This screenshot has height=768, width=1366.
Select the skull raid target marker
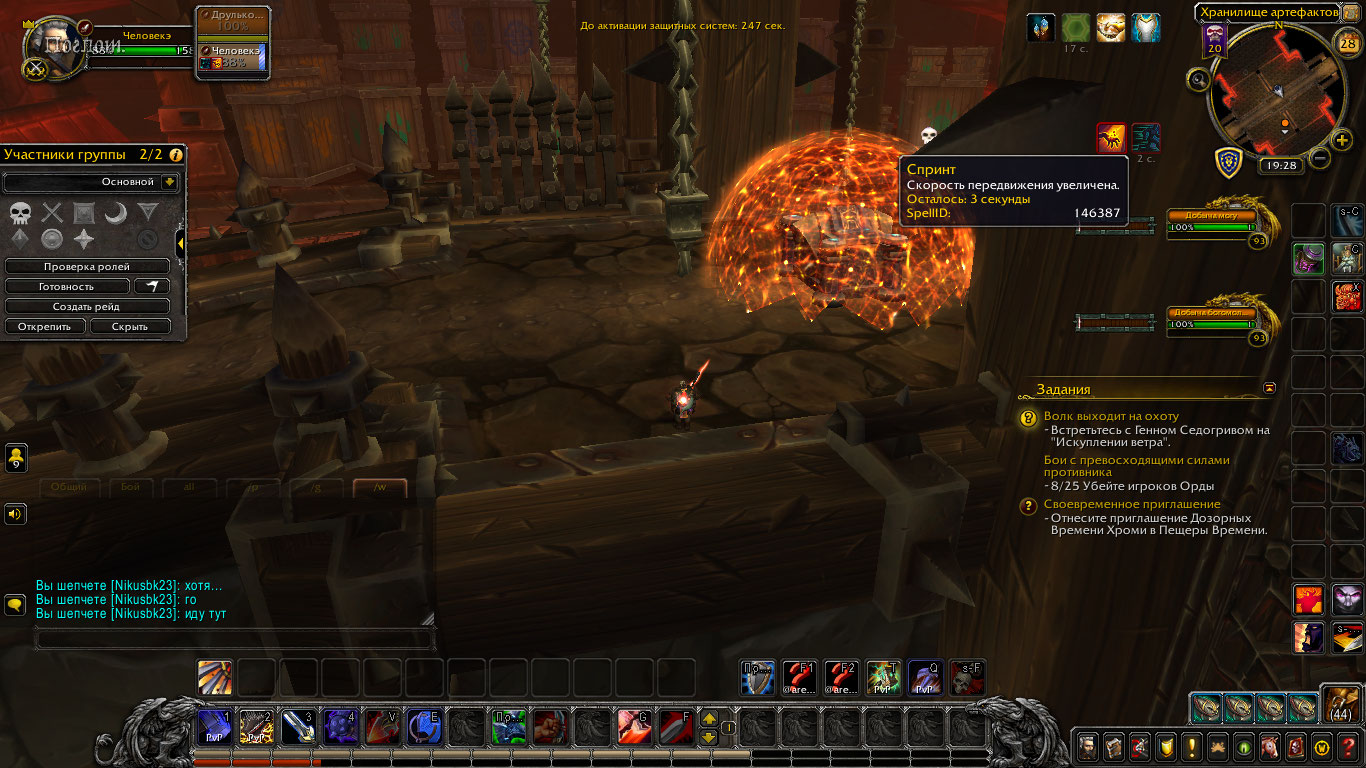[x=20, y=212]
